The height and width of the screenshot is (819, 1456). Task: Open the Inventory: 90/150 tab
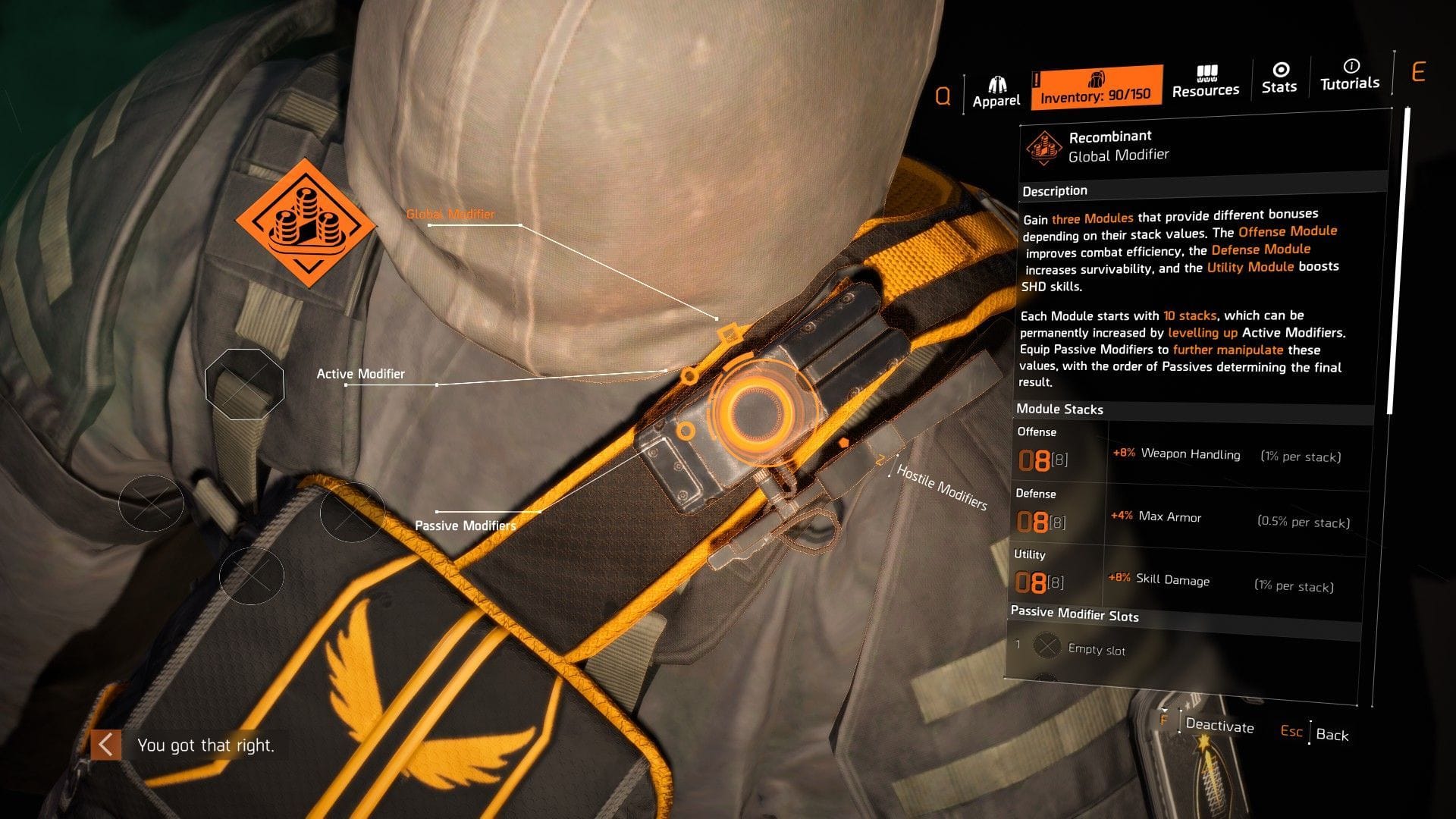pos(1097,94)
